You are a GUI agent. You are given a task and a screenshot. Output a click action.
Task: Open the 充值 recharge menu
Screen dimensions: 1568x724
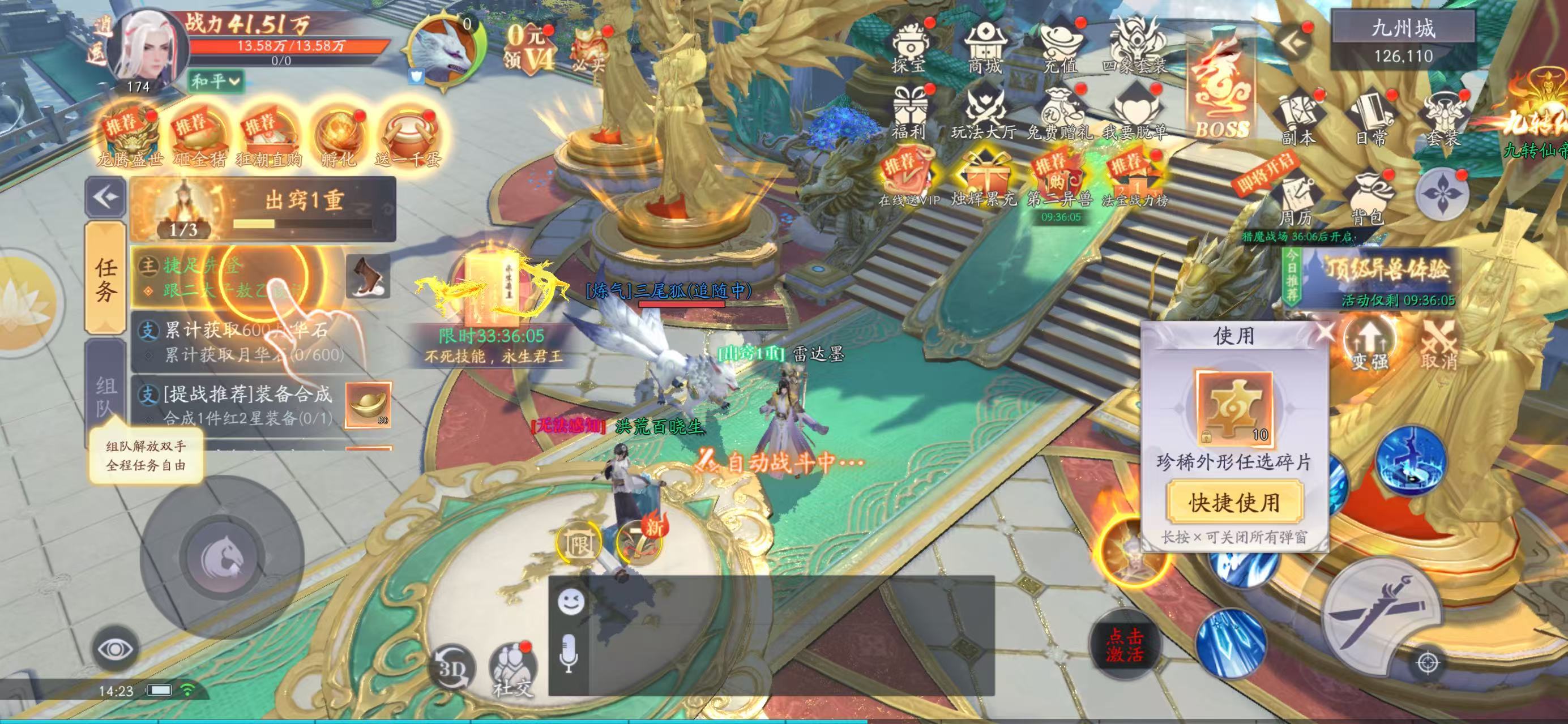tap(1059, 49)
